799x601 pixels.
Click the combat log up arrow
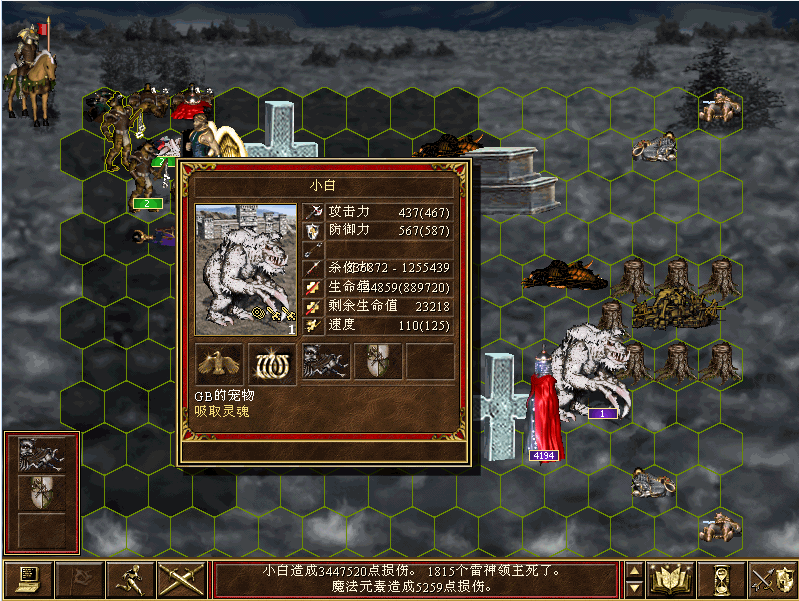633,571
